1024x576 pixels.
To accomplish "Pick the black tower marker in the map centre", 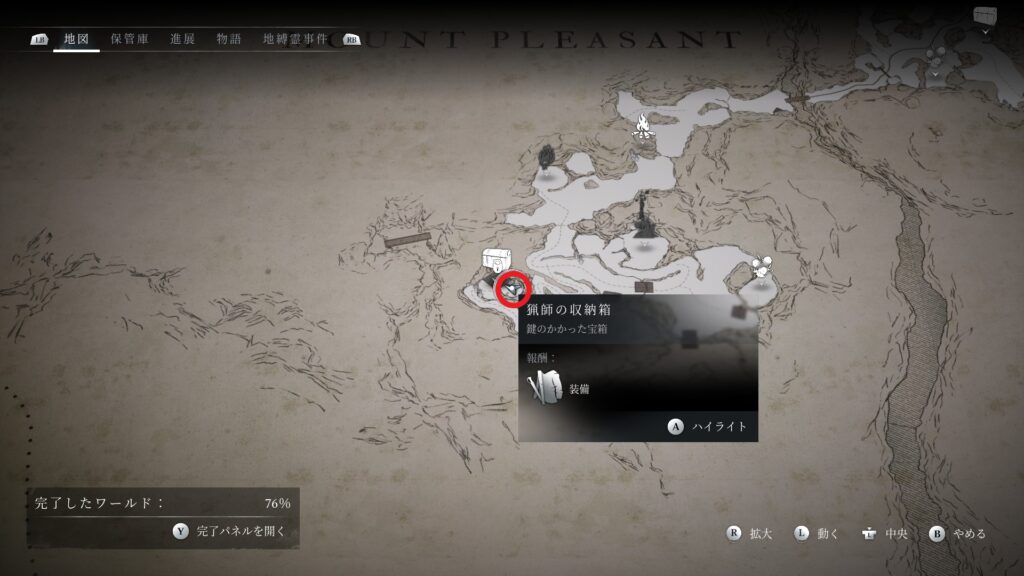I will 642,211.
